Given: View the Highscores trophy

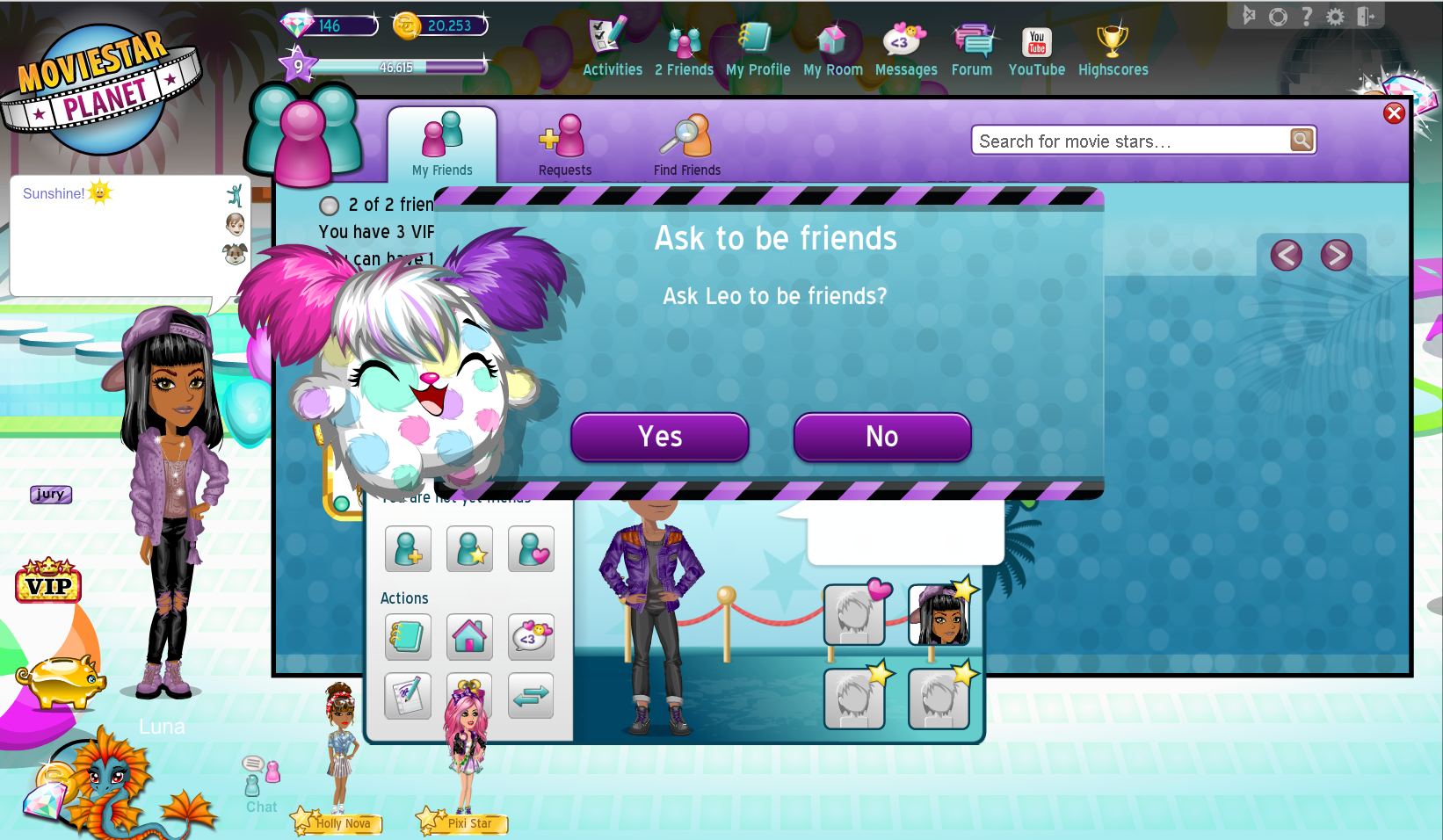Looking at the screenshot, I should [1113, 49].
